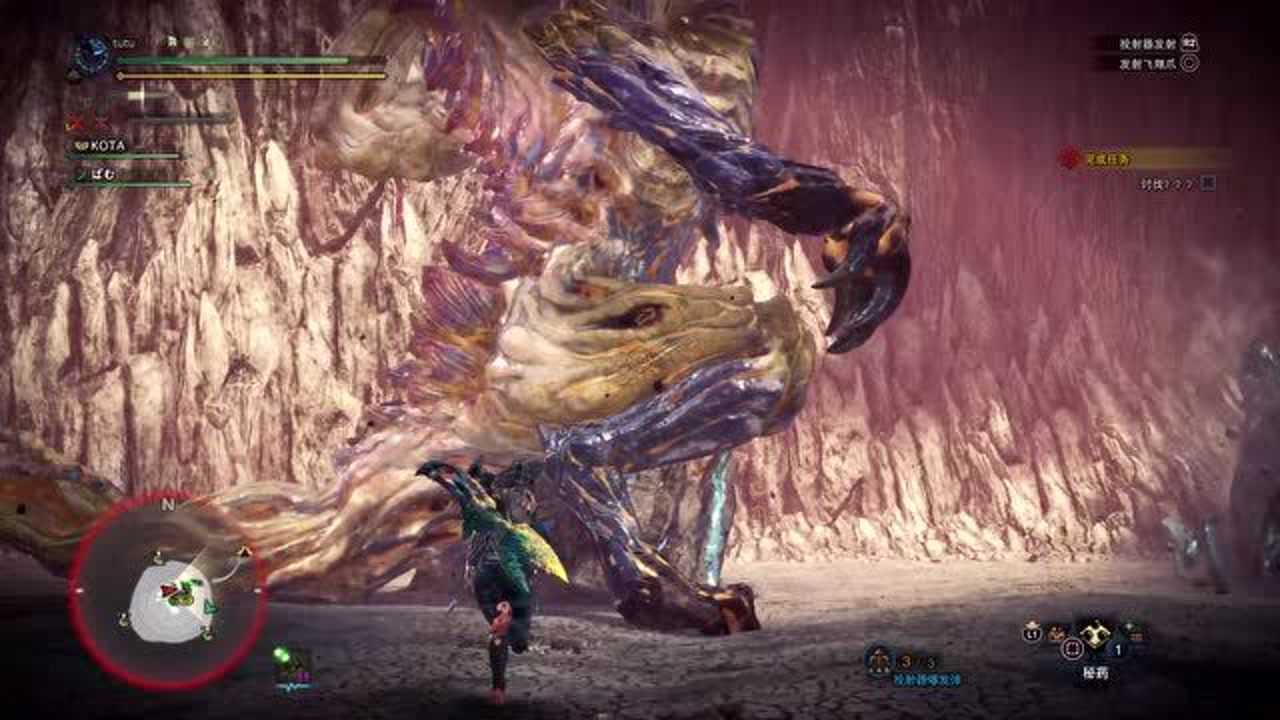1280x720 pixels.
Task: Click the blue quest timer clock icon
Action: [93, 53]
